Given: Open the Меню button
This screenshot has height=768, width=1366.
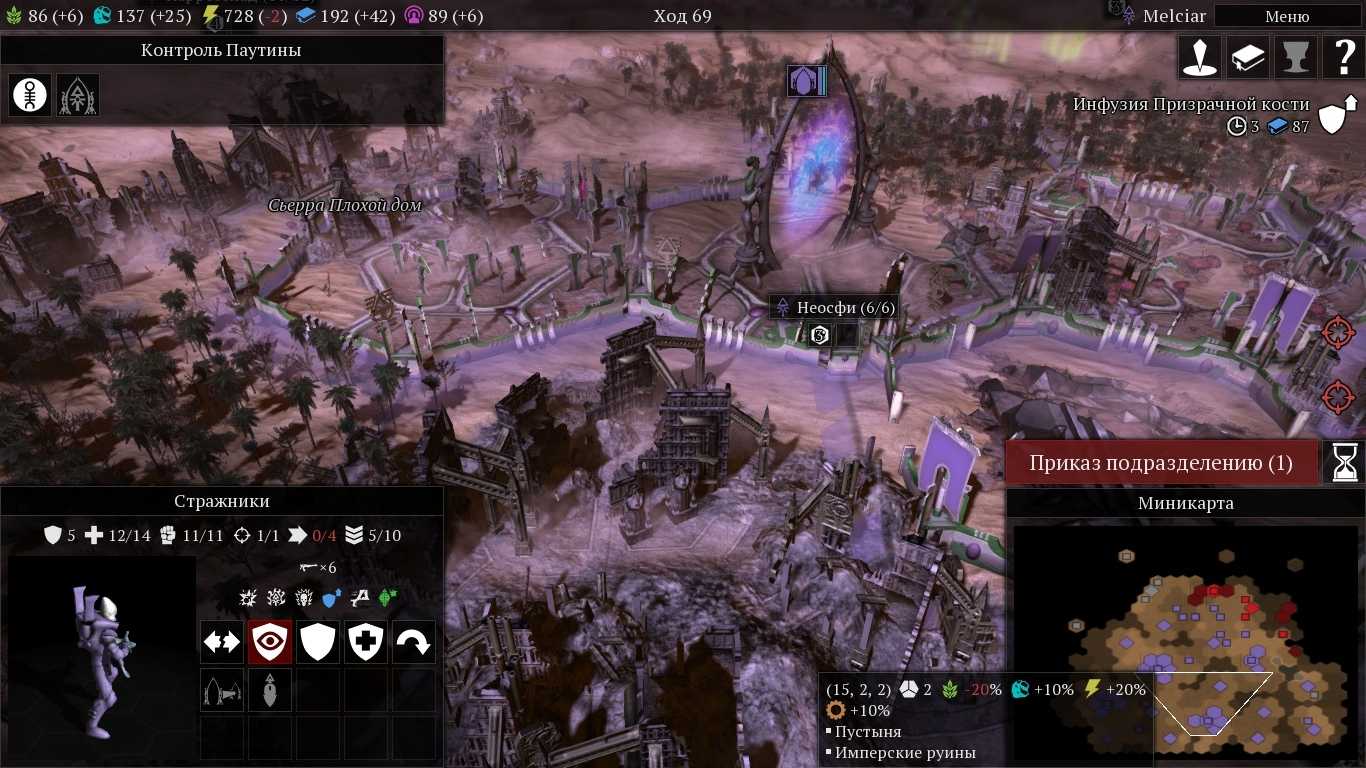Looking at the screenshot, I should (1286, 16).
